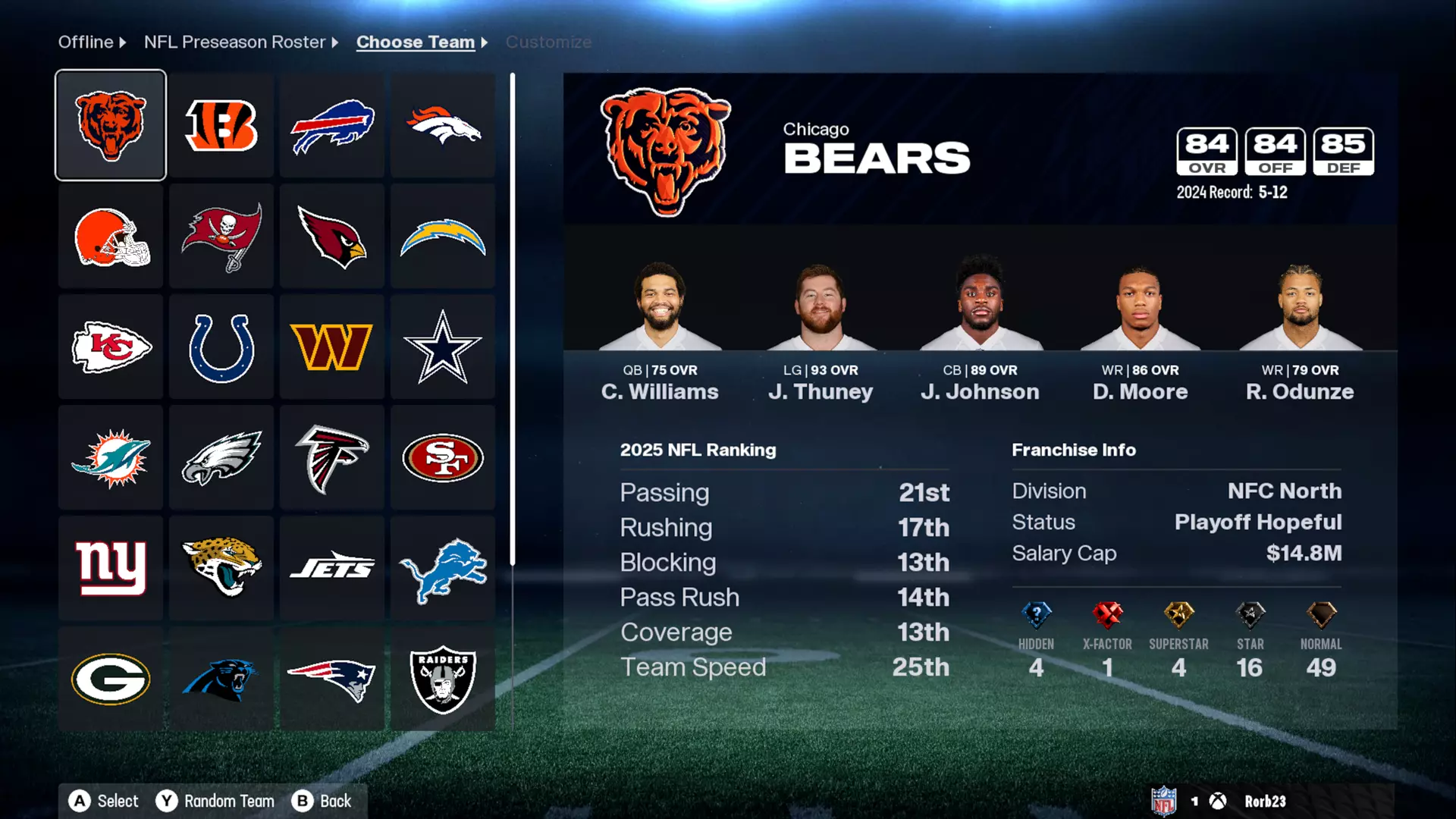1456x819 pixels.
Task: Pick the New York Jets logo
Action: pyautogui.click(x=331, y=568)
